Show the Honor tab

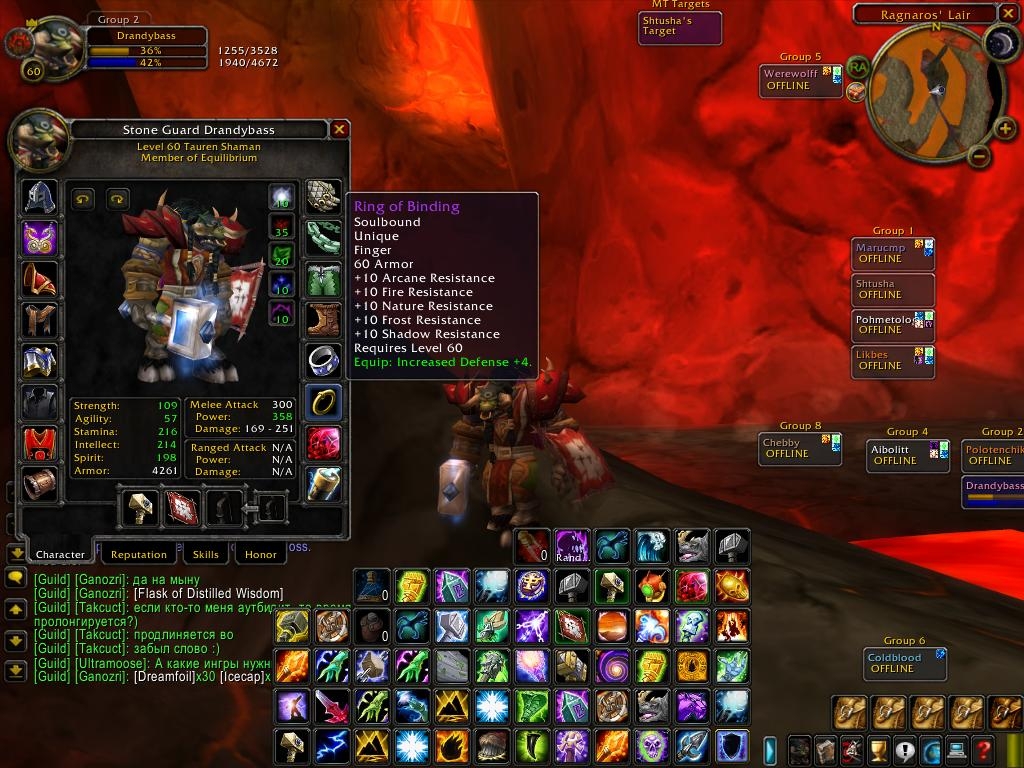(260, 554)
